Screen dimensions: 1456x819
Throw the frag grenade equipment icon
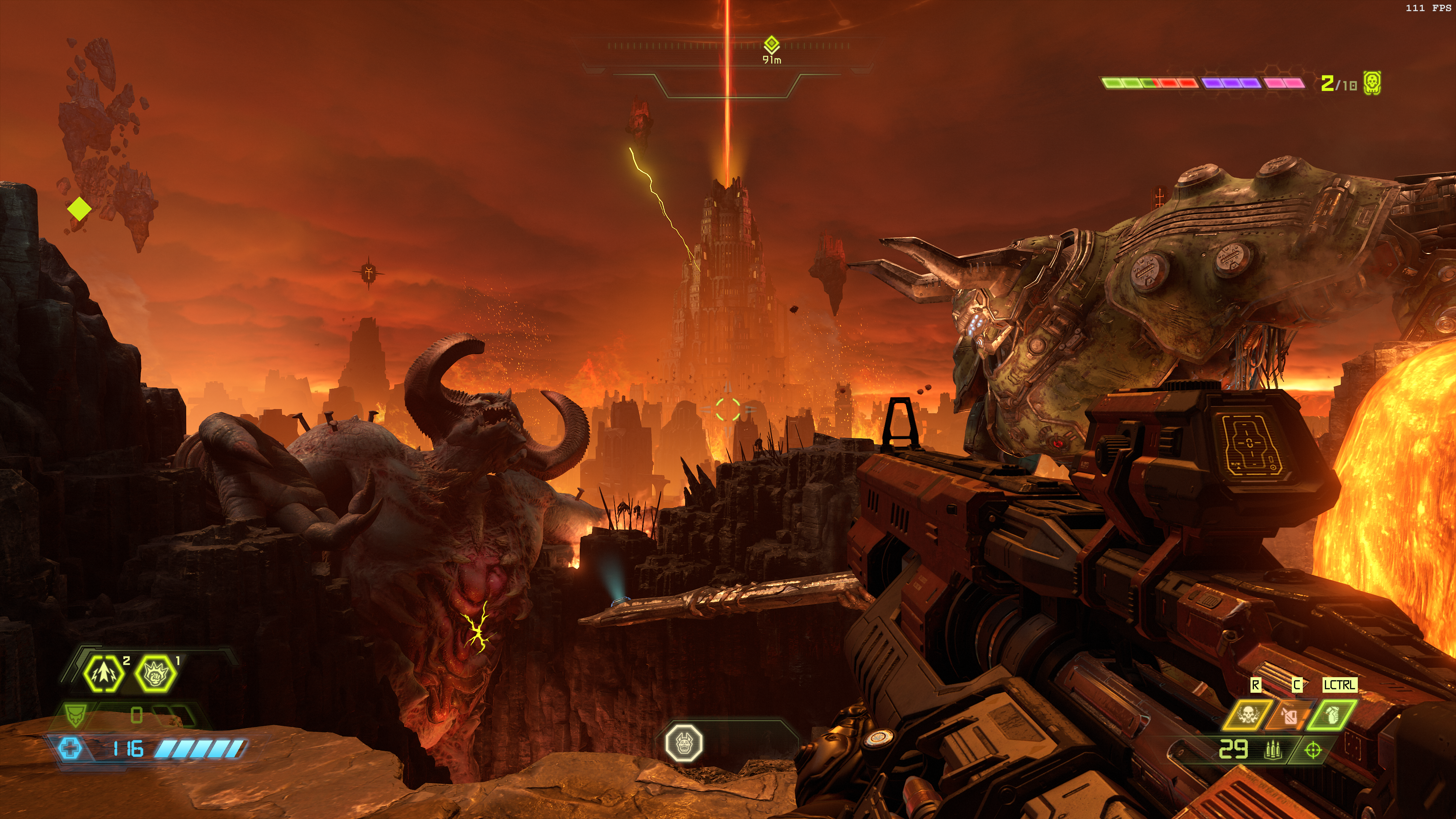click(x=1331, y=715)
